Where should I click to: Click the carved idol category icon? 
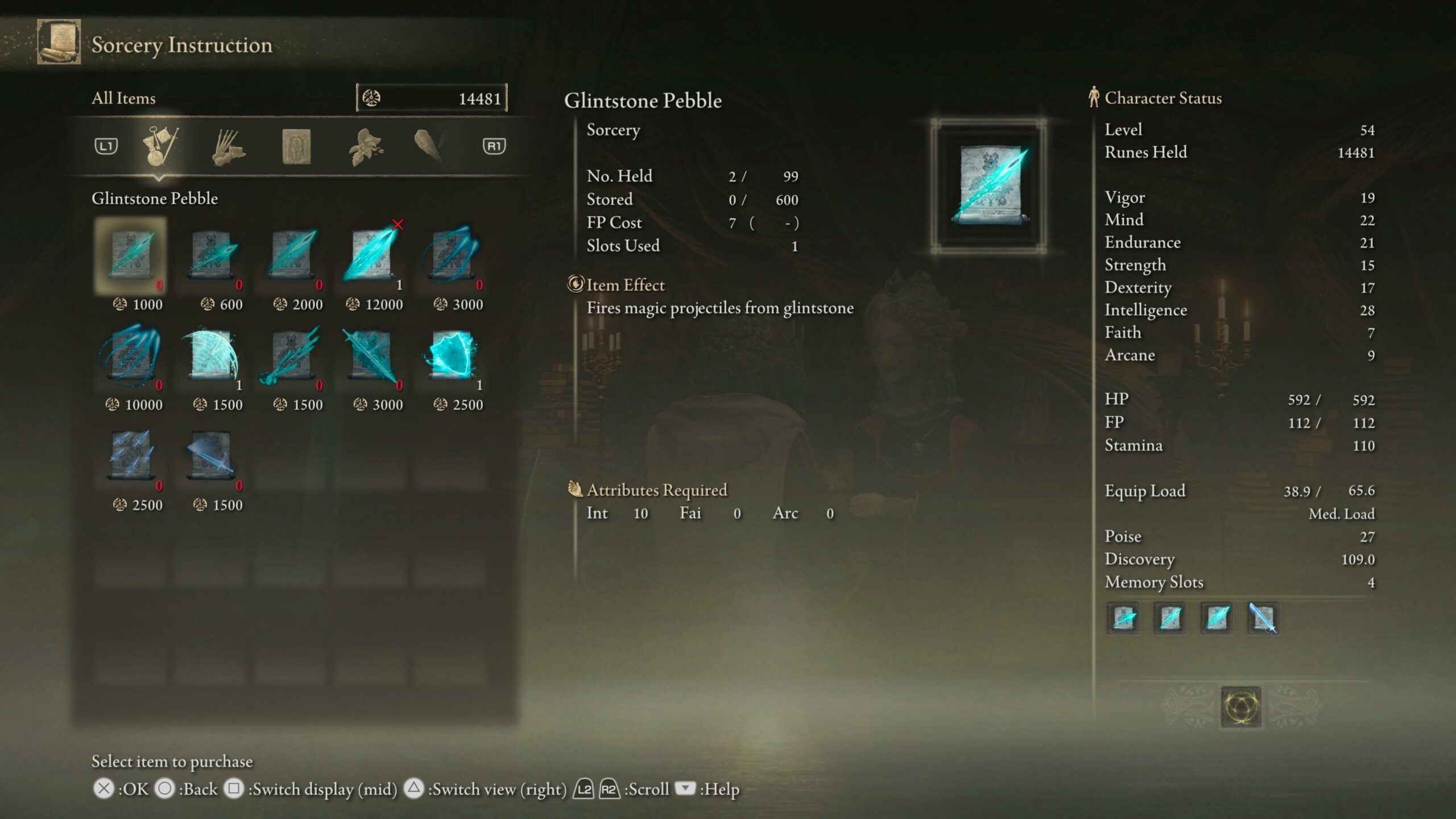(295, 147)
